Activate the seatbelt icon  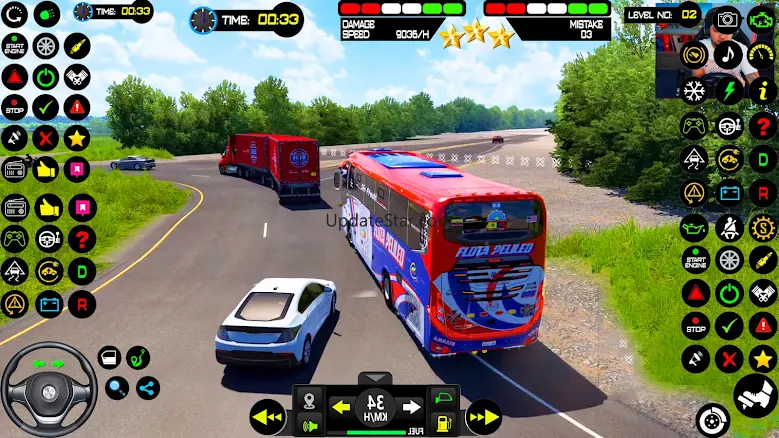(x=729, y=226)
